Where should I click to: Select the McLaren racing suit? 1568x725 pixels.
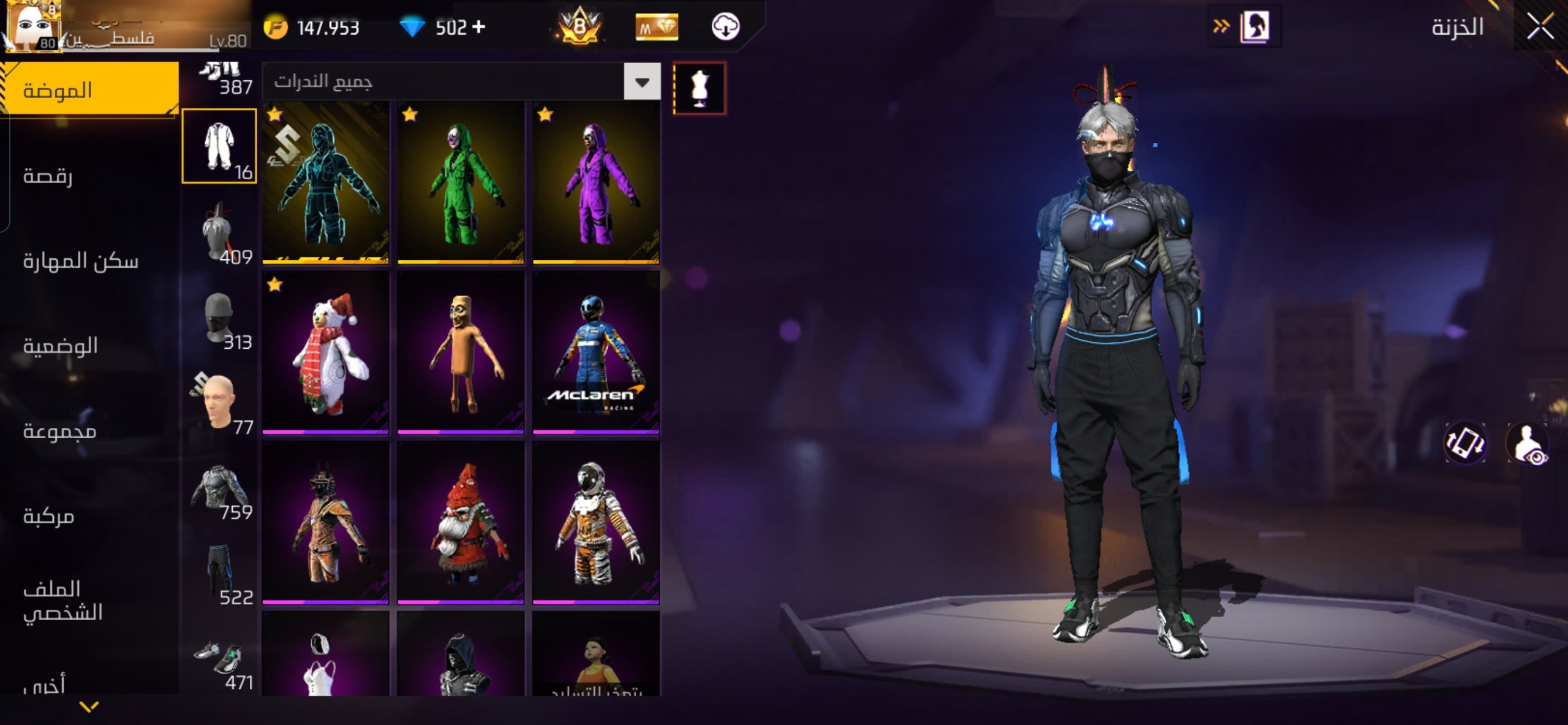click(x=596, y=353)
